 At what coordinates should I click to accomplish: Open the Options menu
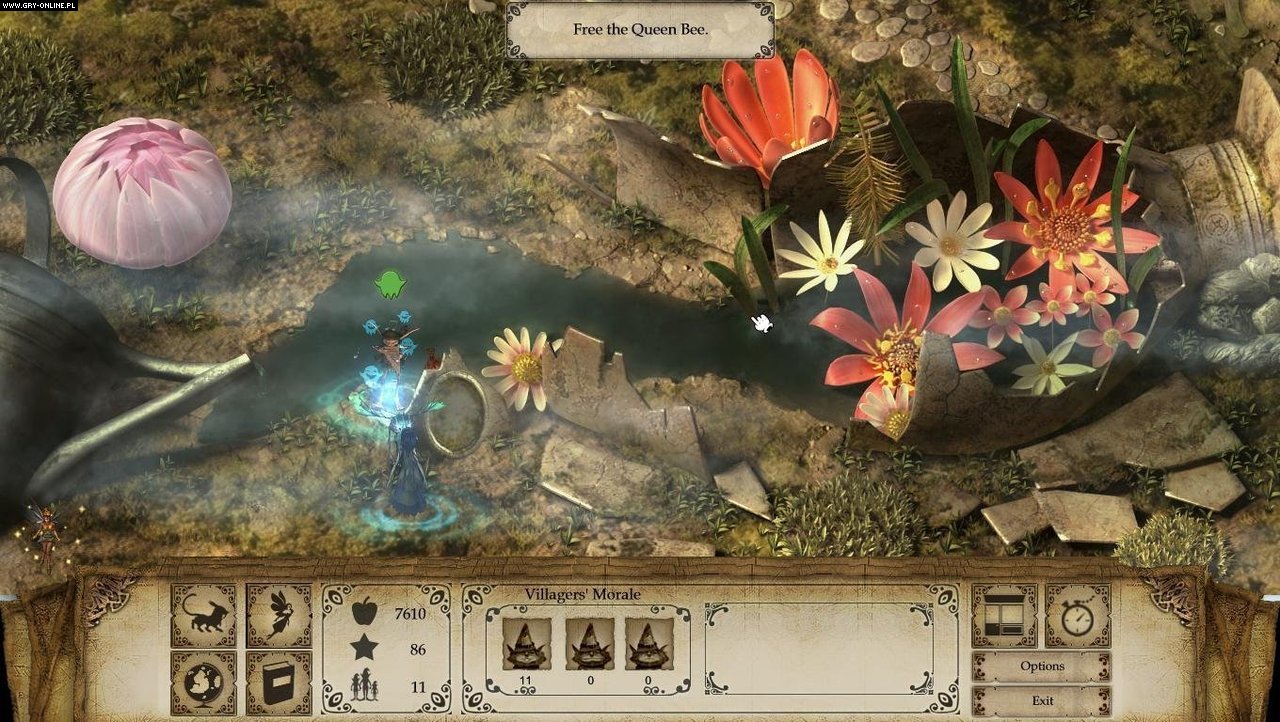tap(1041, 667)
